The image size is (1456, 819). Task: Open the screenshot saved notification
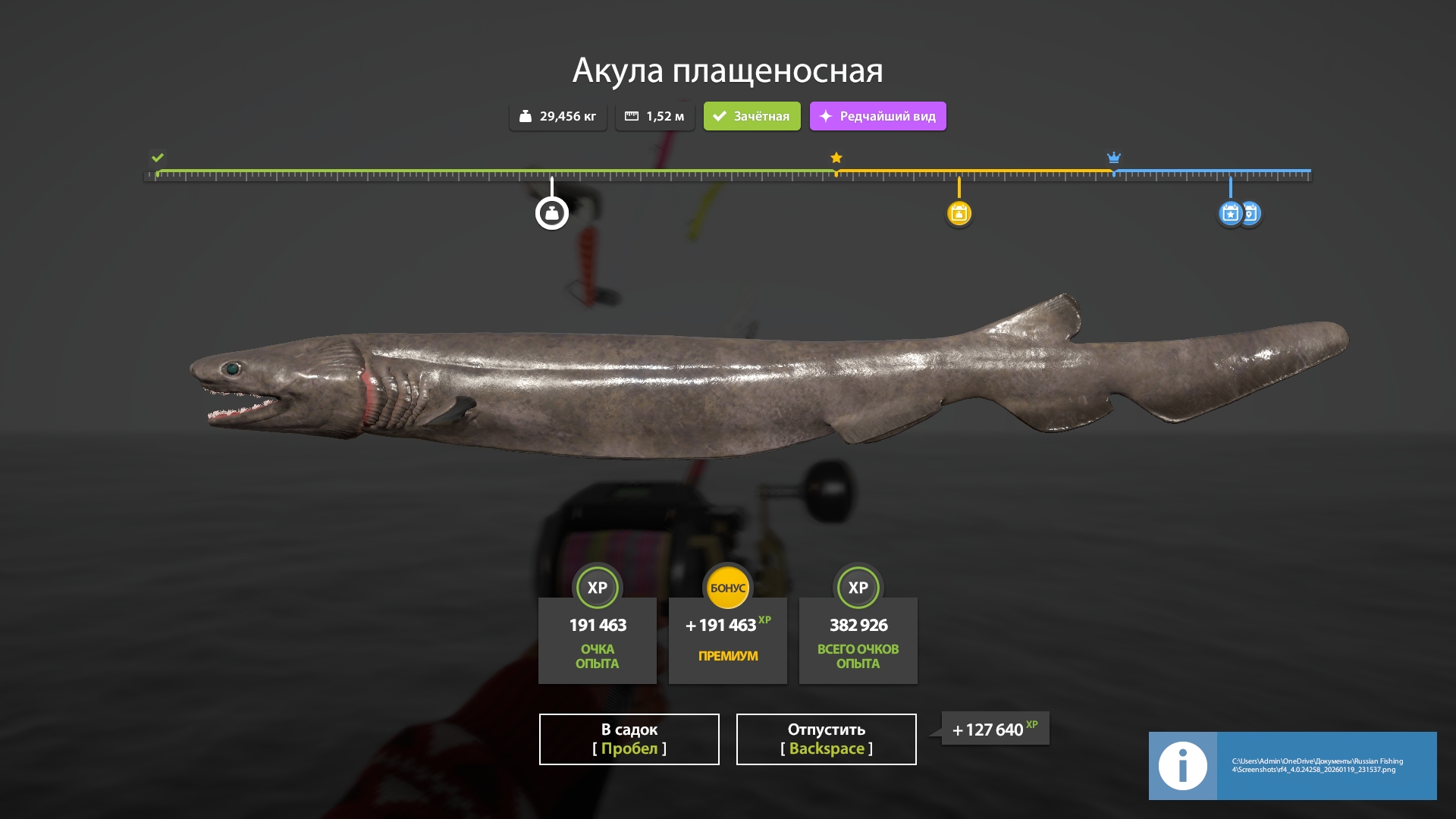[1292, 765]
